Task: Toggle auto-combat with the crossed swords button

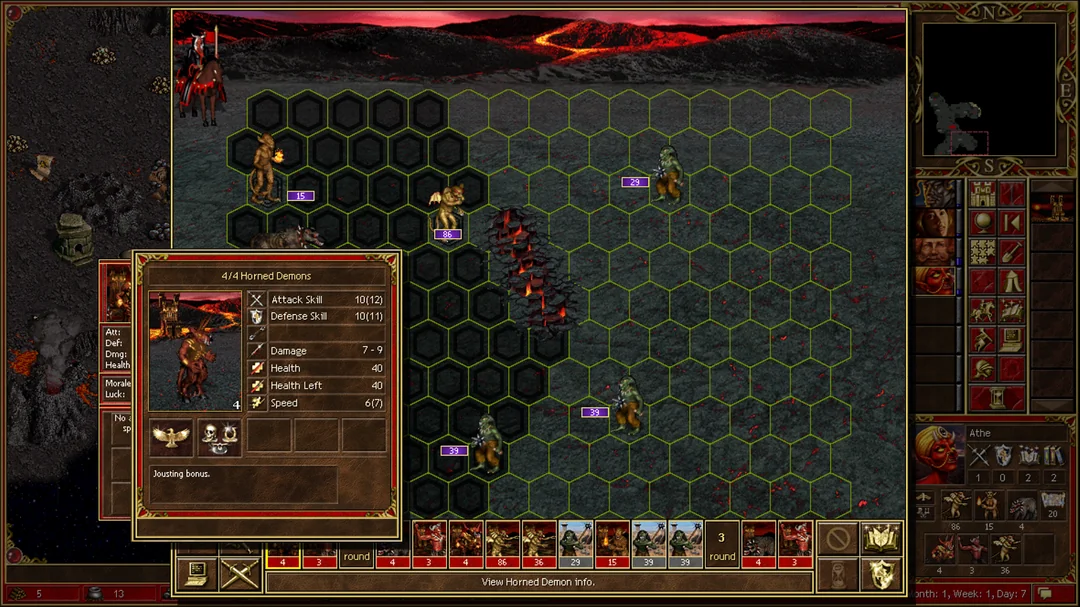Action: click(240, 572)
